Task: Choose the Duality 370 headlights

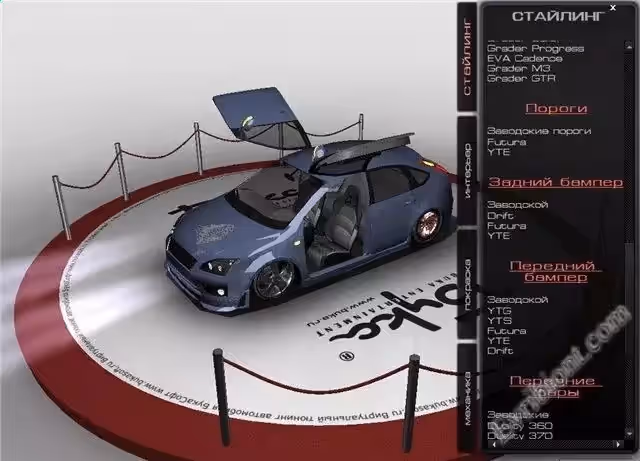Action: pos(519,434)
